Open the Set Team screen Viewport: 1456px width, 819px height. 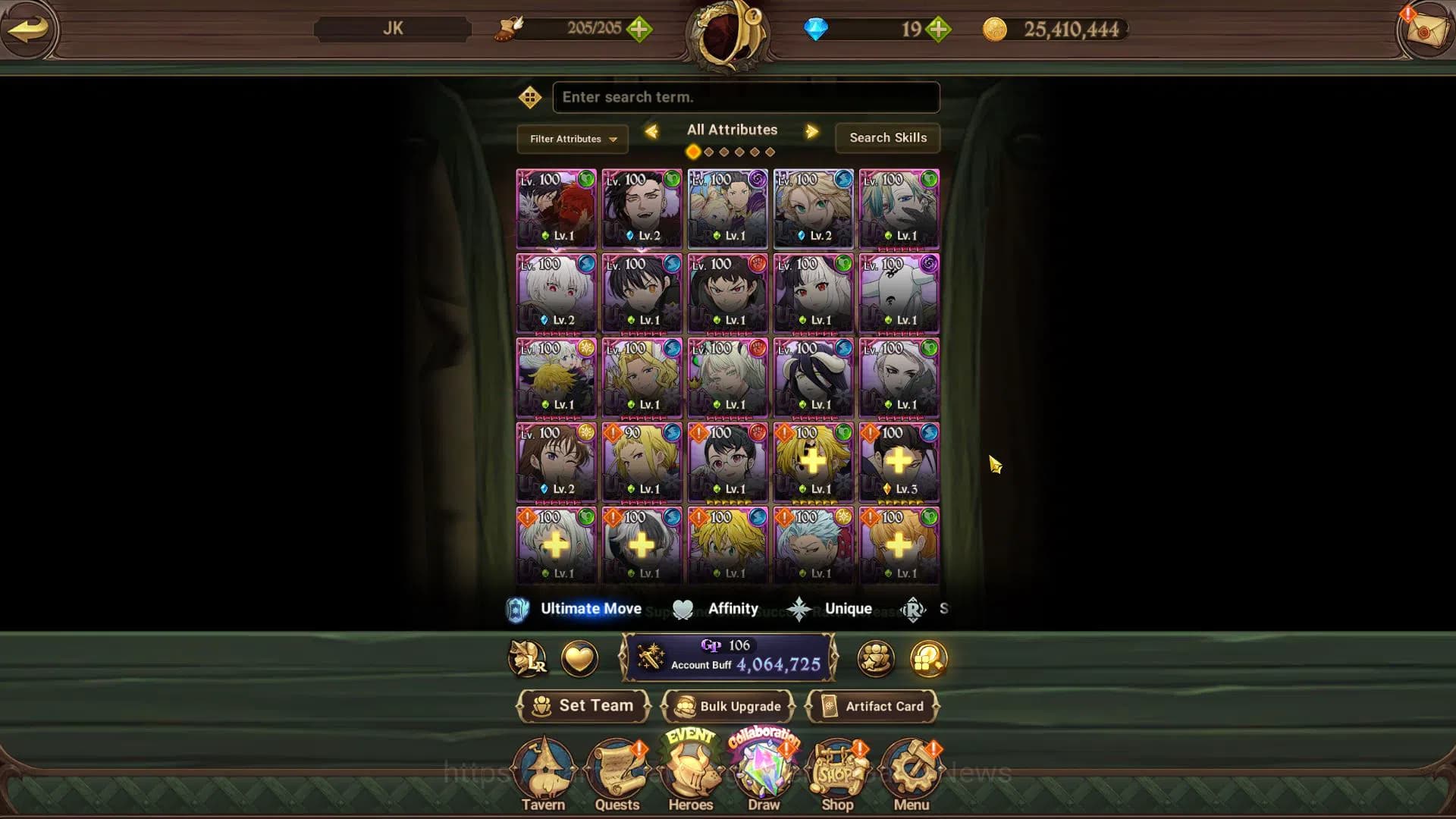(x=583, y=706)
